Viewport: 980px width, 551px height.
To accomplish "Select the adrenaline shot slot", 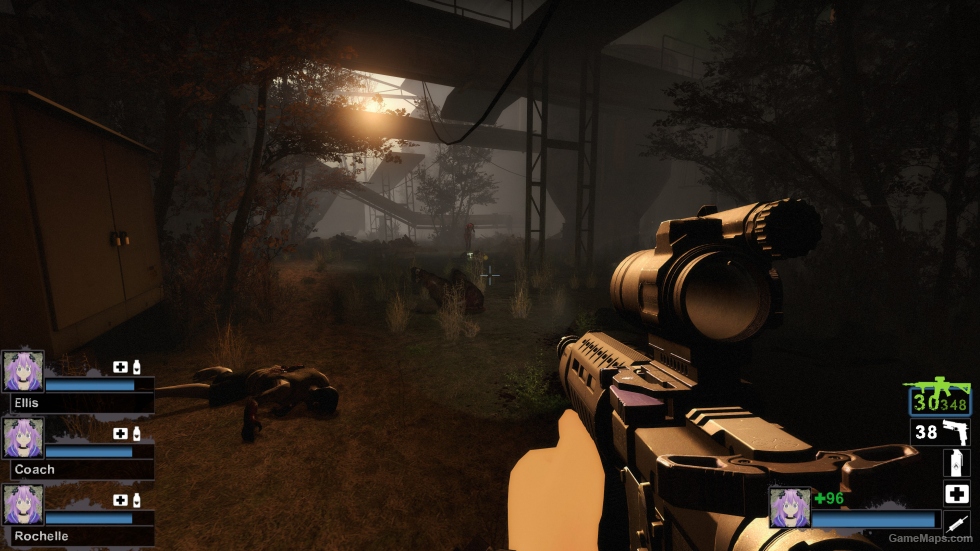I will point(956,522).
